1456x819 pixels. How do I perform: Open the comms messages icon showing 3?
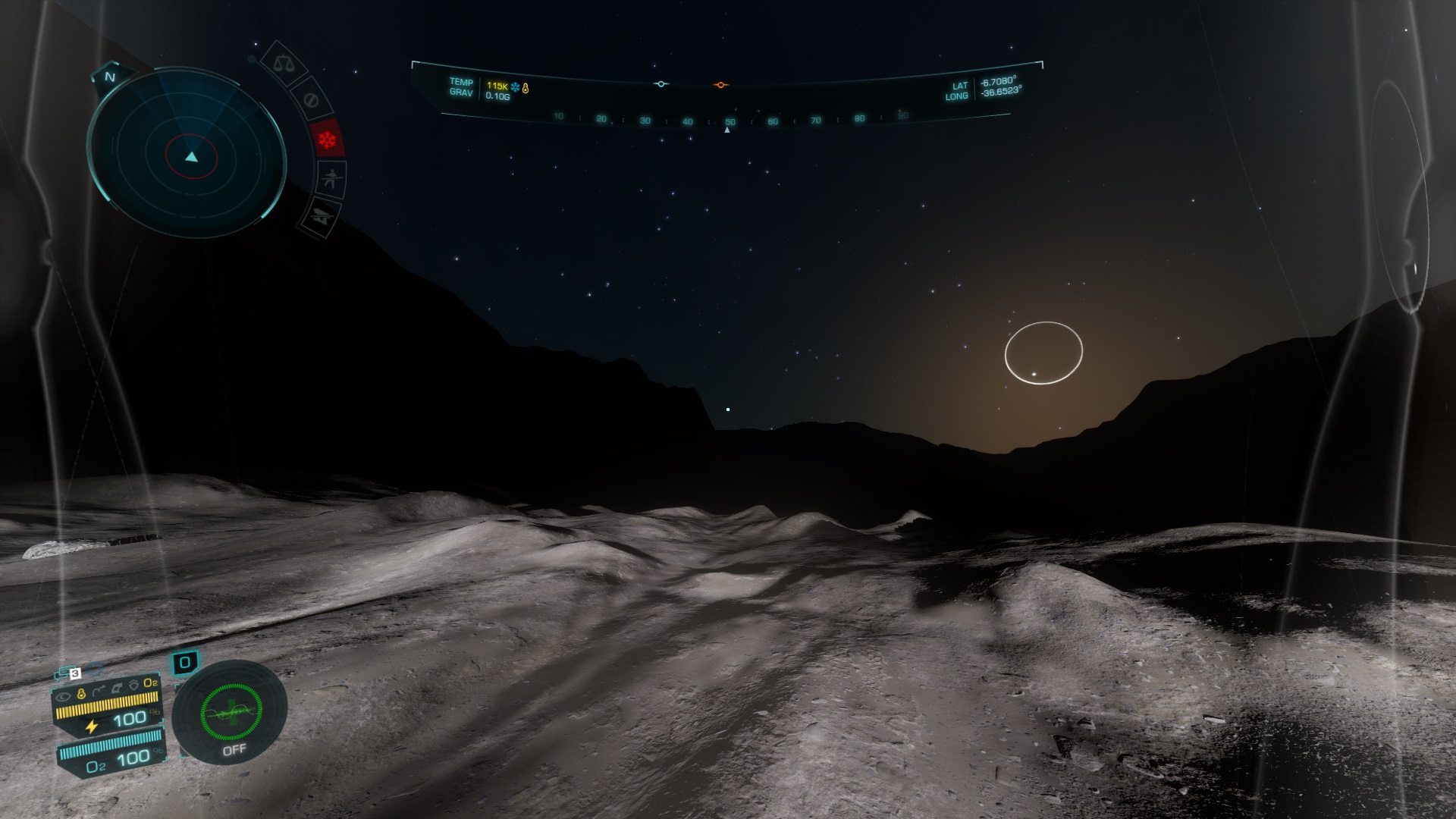[68, 673]
